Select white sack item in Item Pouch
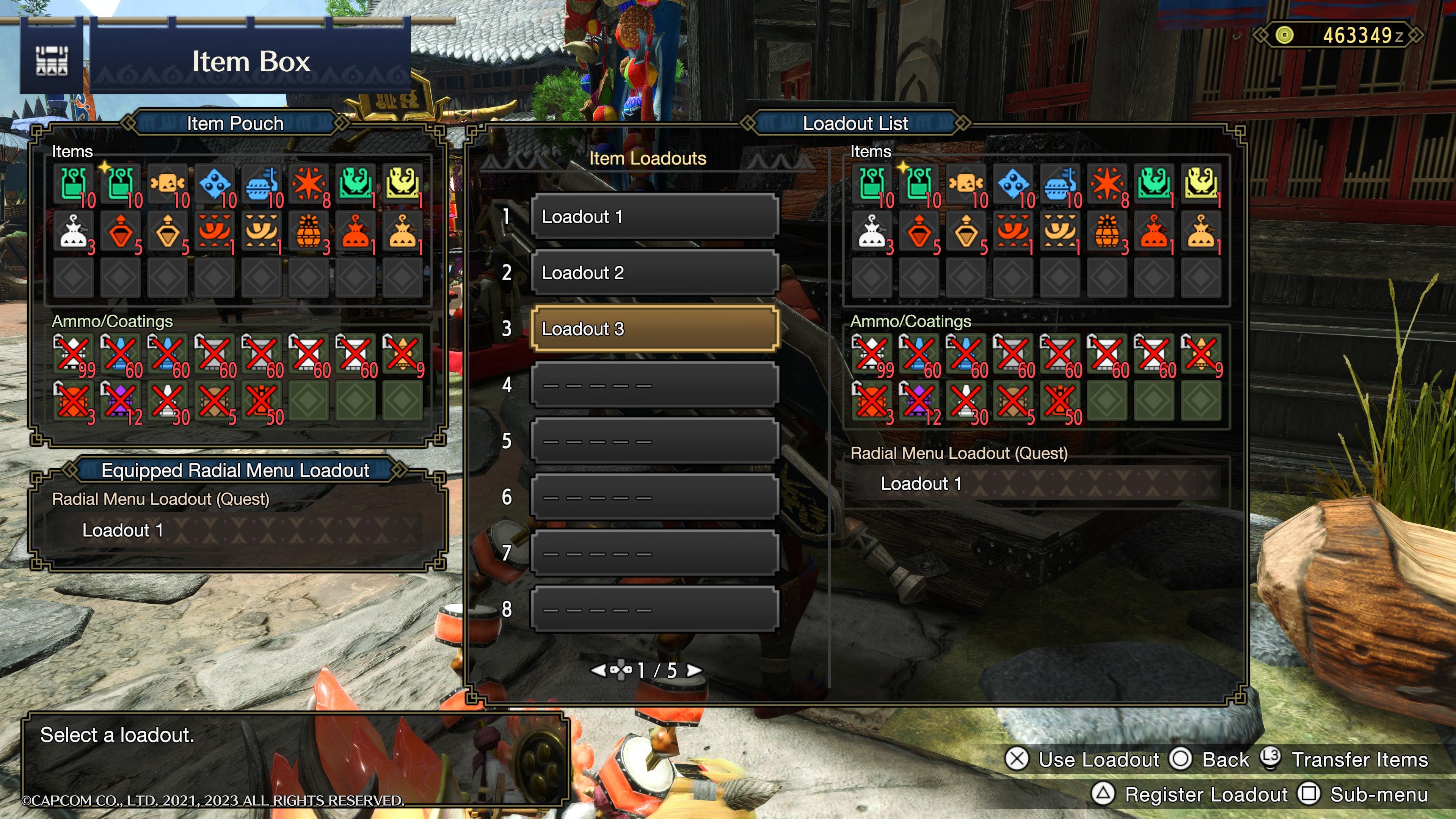 coord(74,231)
